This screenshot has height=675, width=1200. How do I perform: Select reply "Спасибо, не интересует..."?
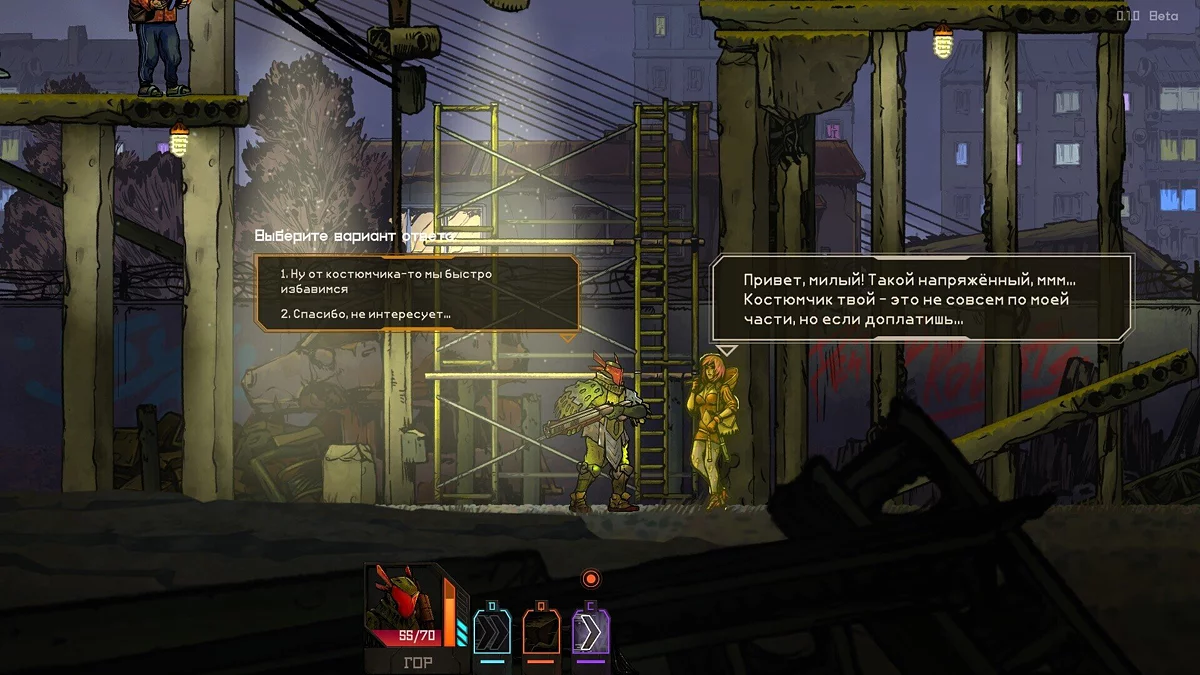point(365,314)
